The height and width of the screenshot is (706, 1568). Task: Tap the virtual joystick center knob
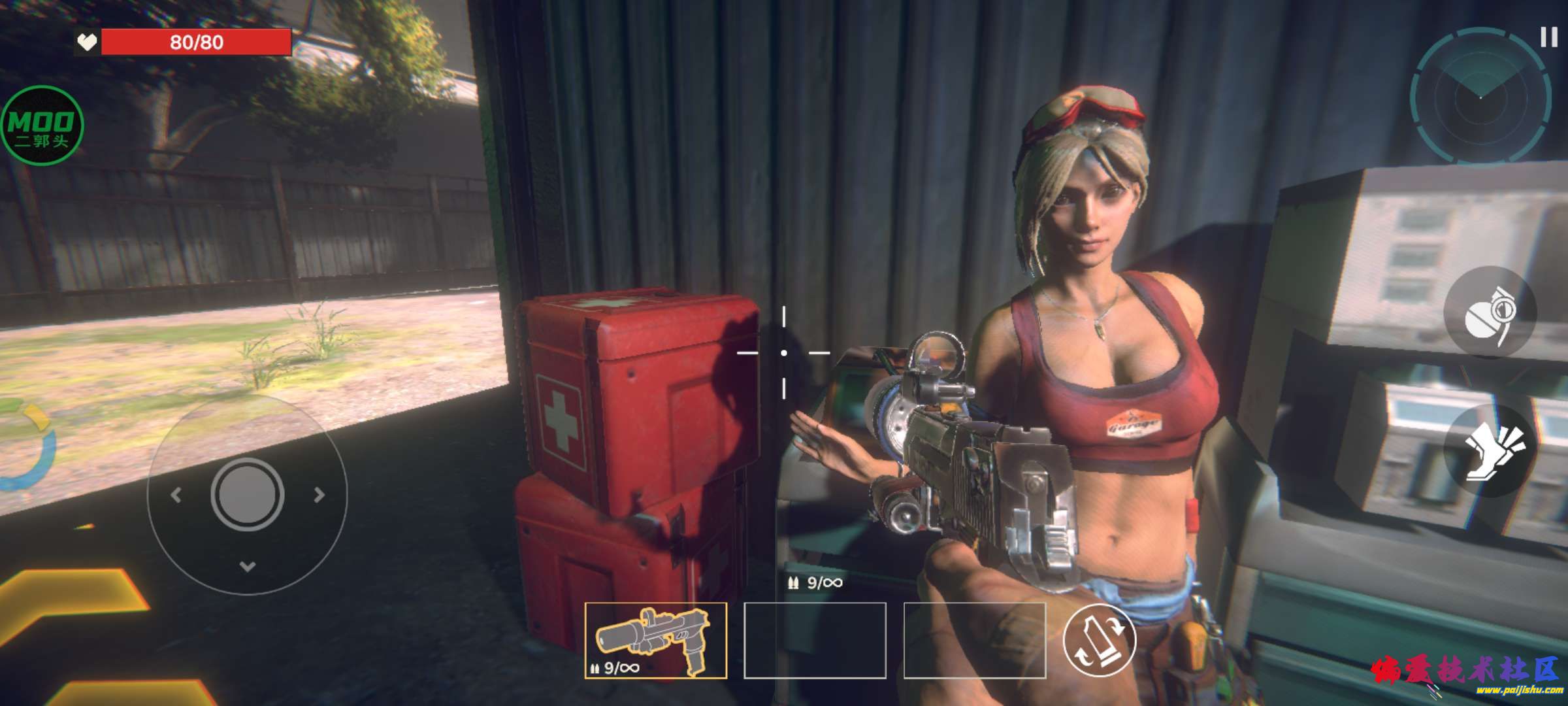point(247,494)
